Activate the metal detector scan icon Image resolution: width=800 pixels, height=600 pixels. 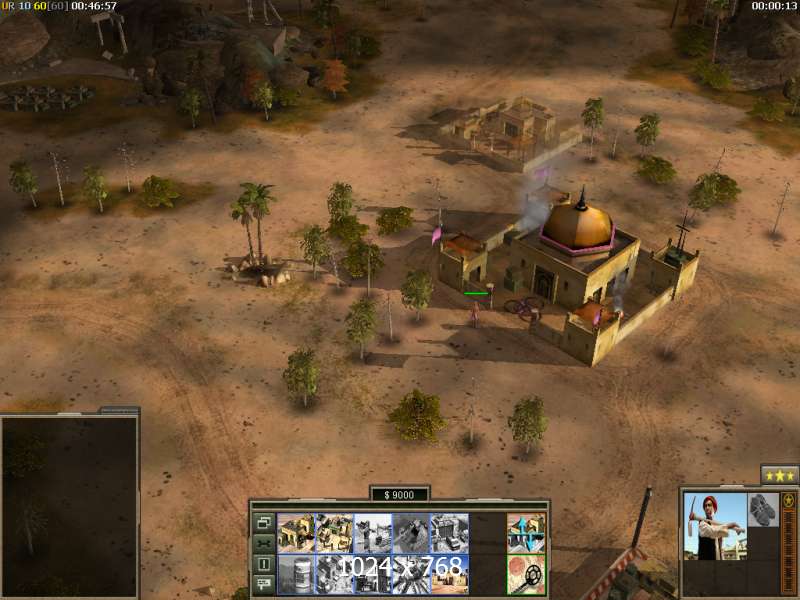tap(526, 573)
